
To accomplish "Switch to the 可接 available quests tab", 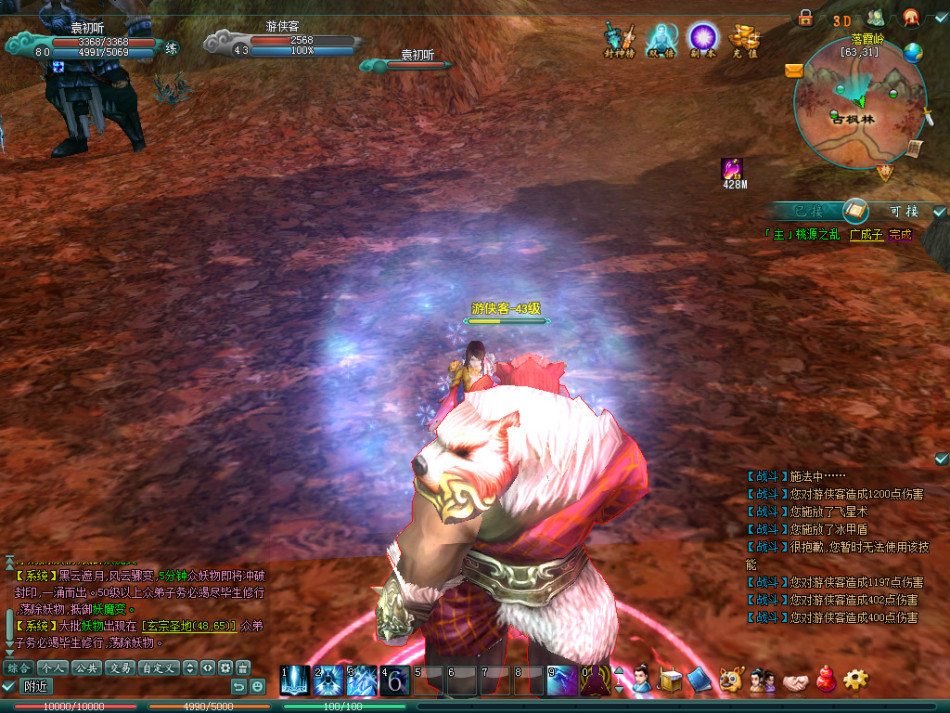I will [x=903, y=211].
